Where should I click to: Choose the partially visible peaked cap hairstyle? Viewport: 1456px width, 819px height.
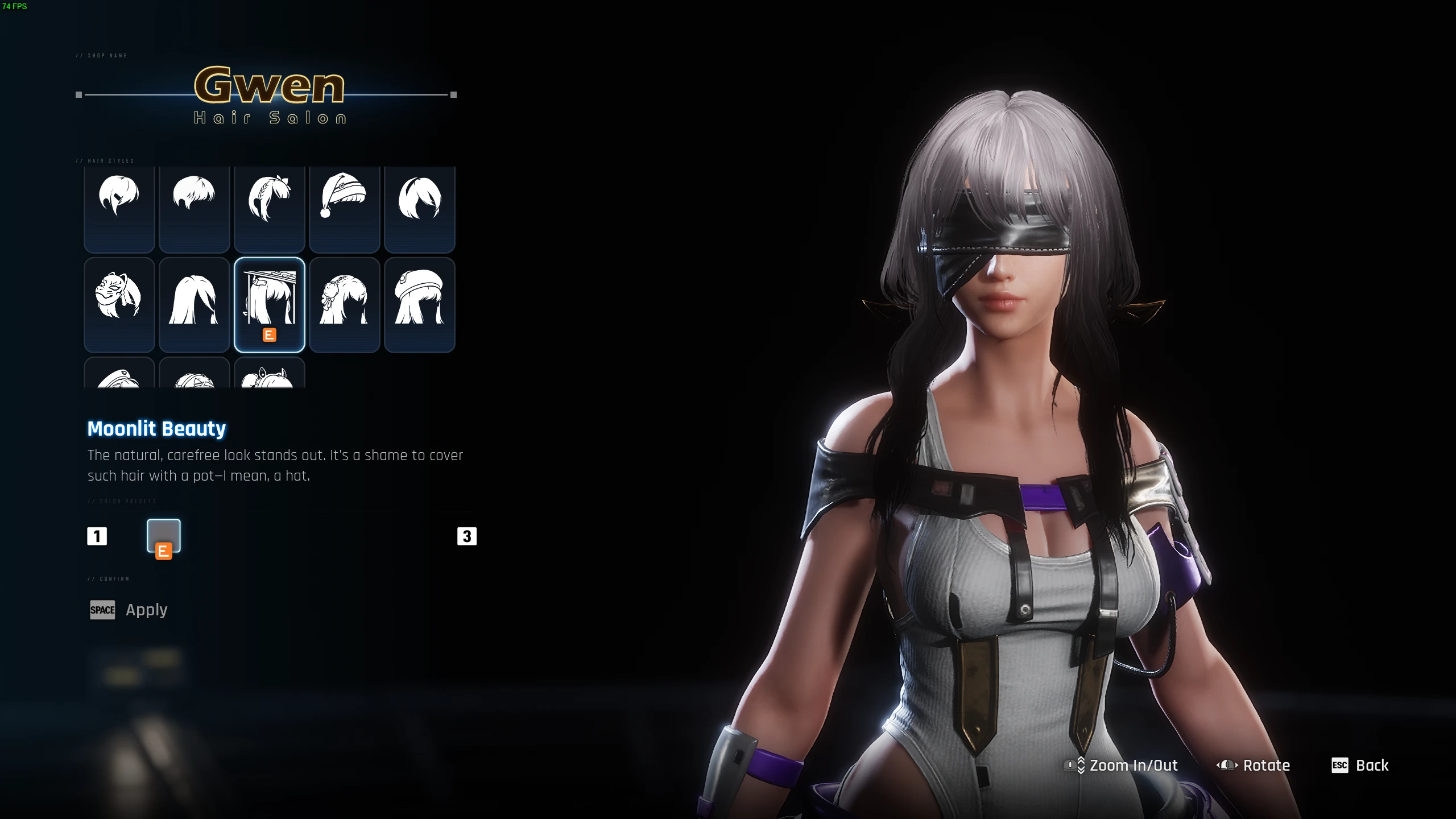119,375
